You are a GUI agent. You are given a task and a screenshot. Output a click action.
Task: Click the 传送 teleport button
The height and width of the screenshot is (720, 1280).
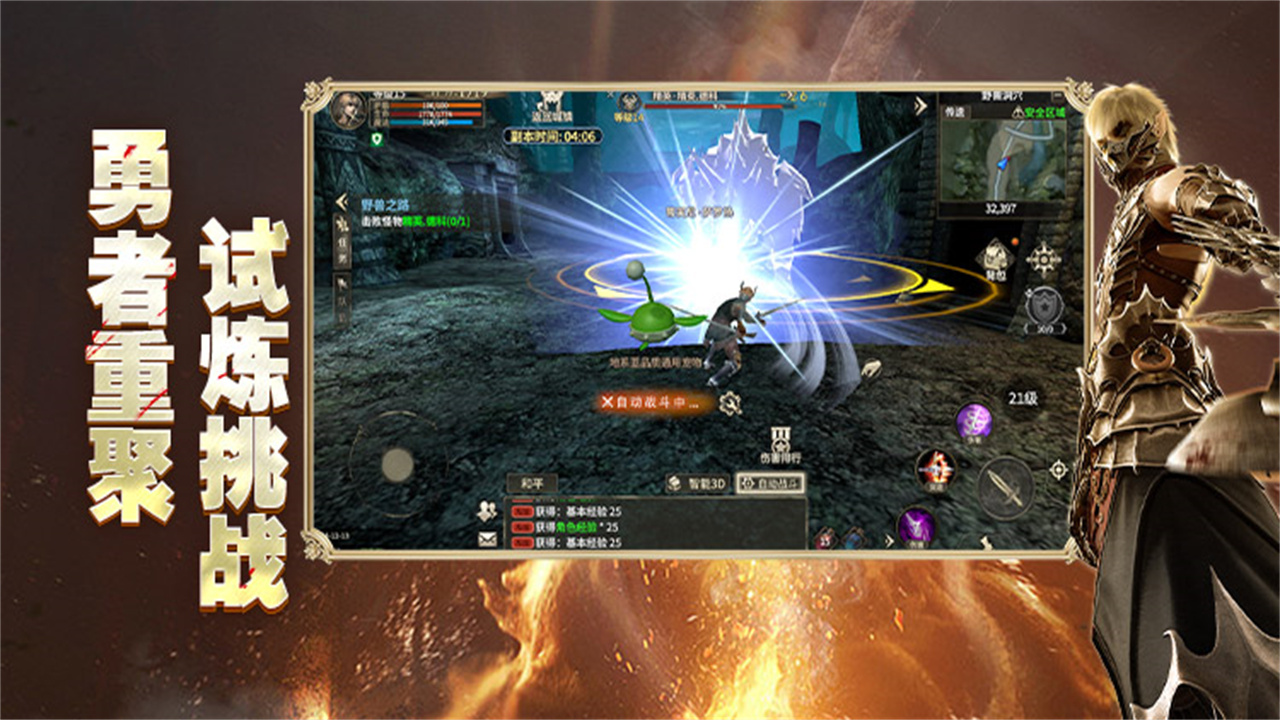(x=958, y=112)
